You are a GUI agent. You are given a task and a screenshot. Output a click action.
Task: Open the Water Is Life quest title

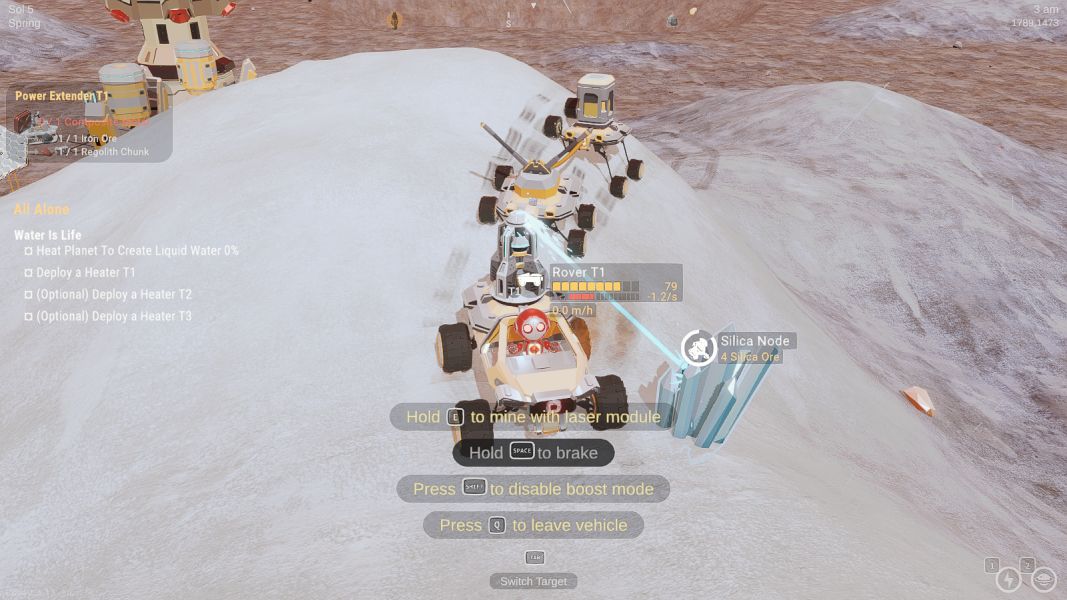[47, 235]
